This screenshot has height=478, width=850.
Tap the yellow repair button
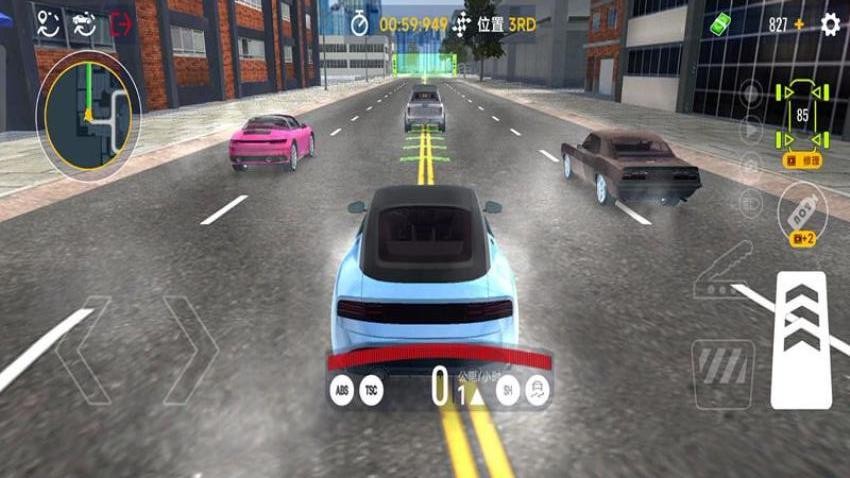803,160
